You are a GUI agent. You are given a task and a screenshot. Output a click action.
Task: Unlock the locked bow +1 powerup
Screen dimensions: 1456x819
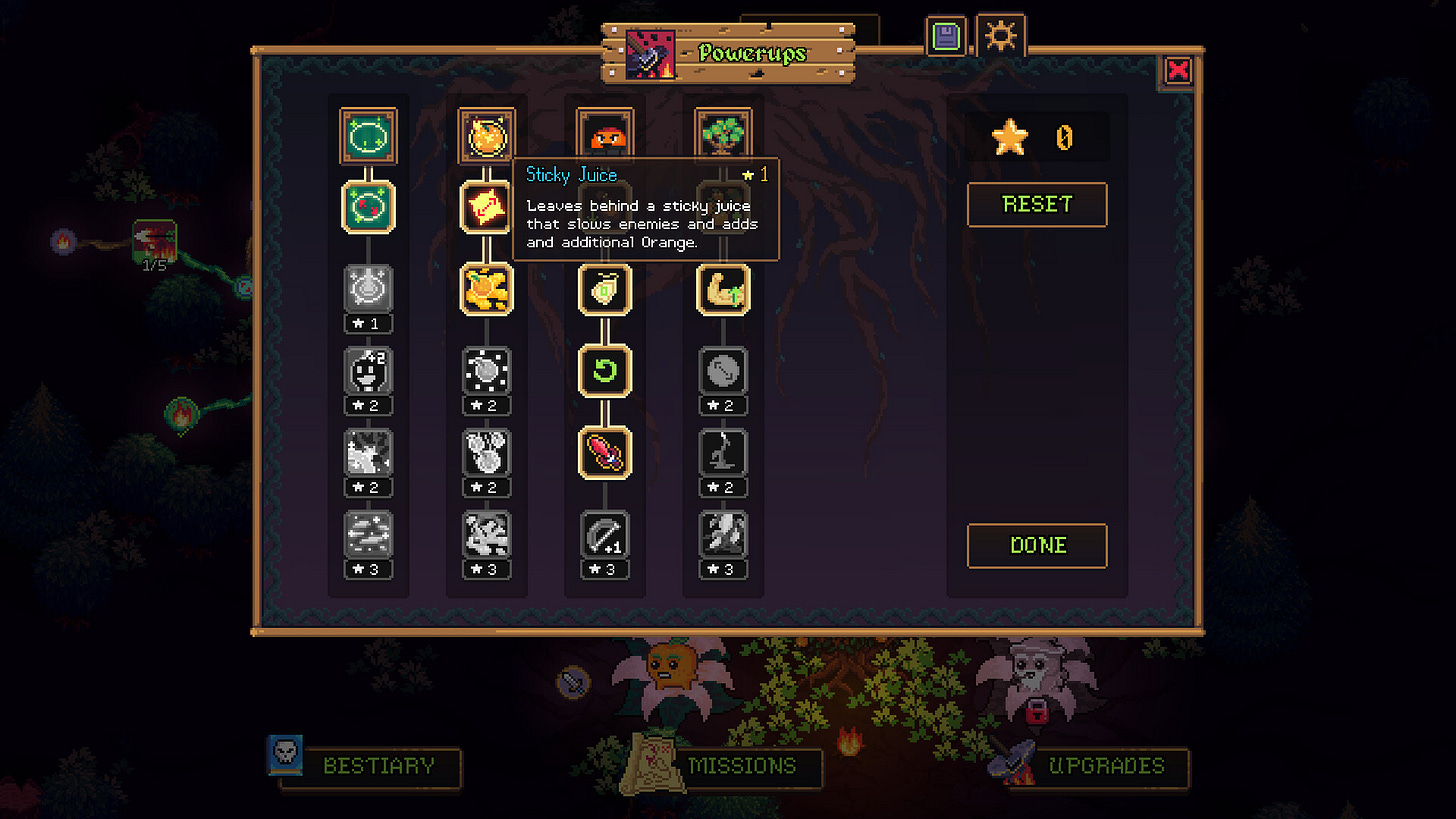click(605, 536)
